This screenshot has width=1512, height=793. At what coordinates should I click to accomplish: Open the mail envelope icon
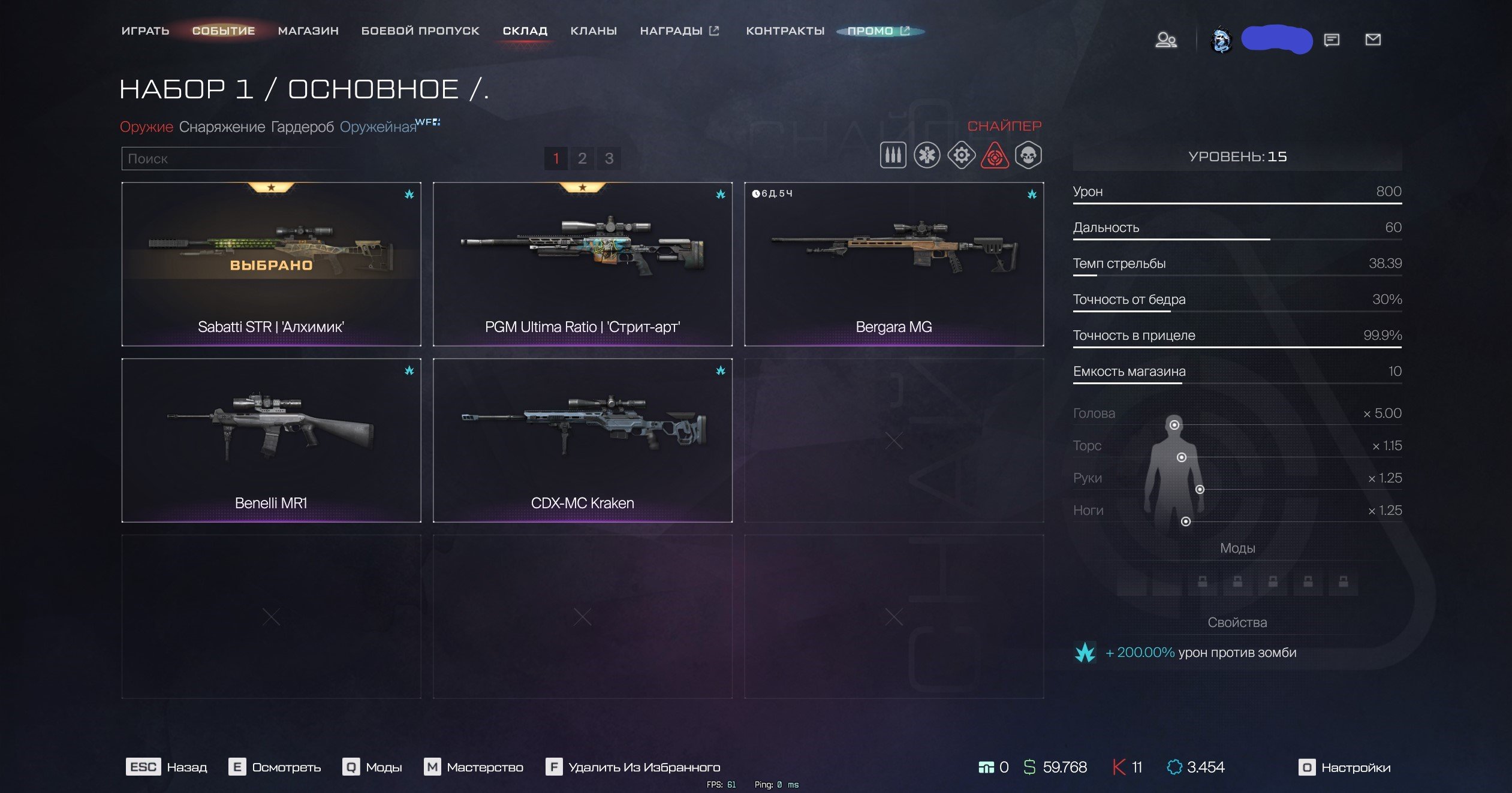point(1373,40)
